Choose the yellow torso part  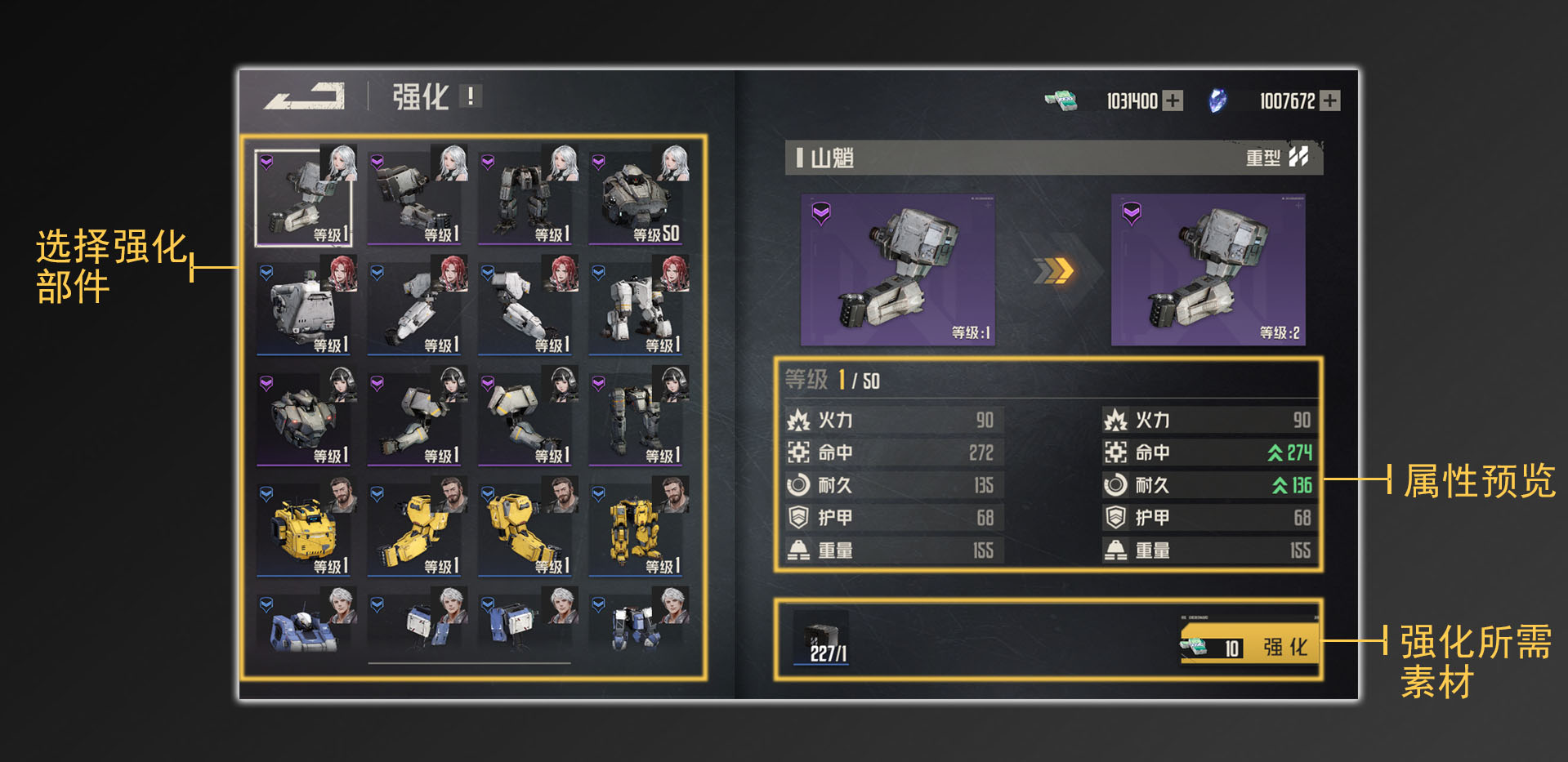click(x=304, y=528)
